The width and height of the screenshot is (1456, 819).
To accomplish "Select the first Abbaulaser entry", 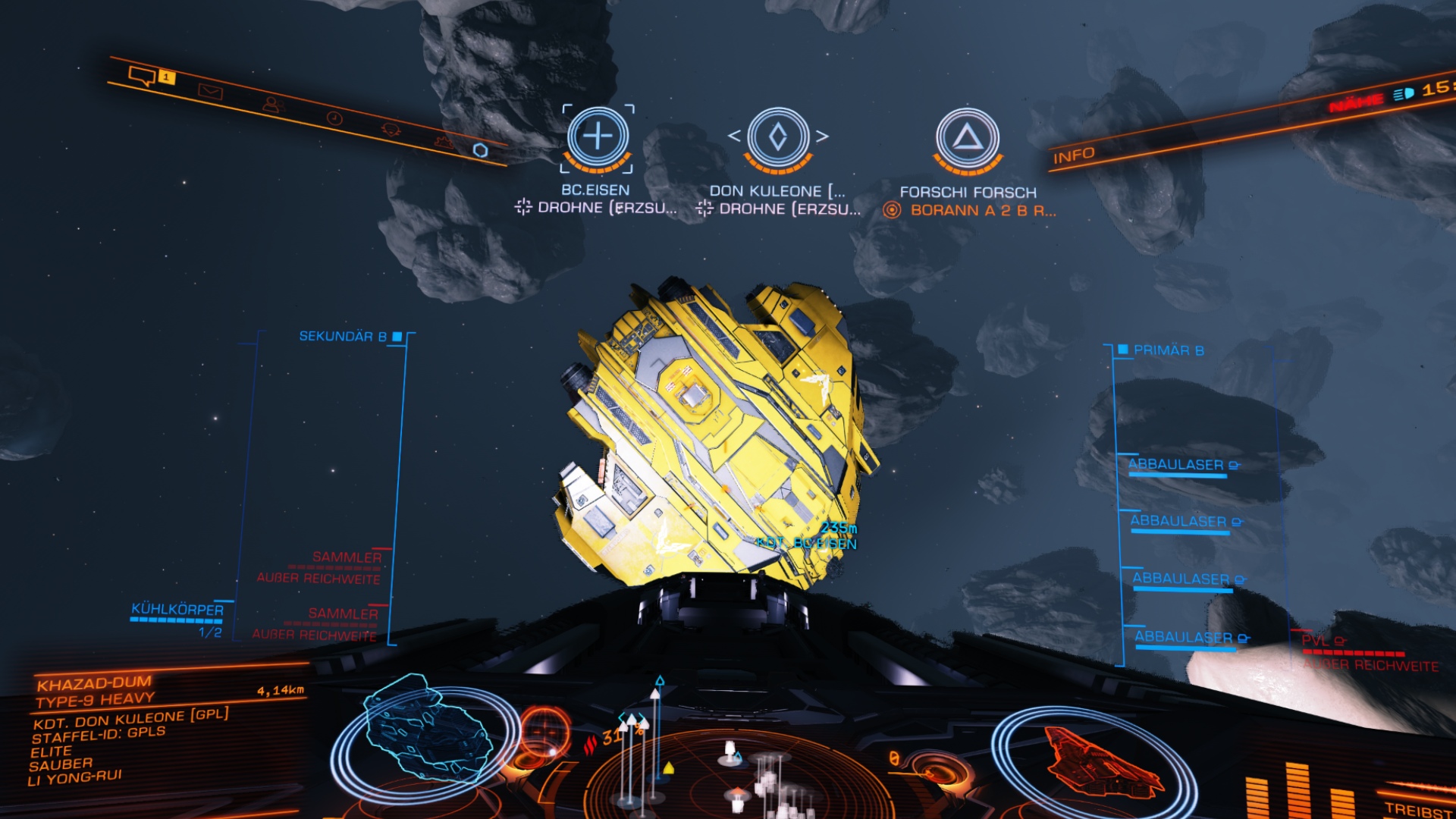I will click(1177, 465).
